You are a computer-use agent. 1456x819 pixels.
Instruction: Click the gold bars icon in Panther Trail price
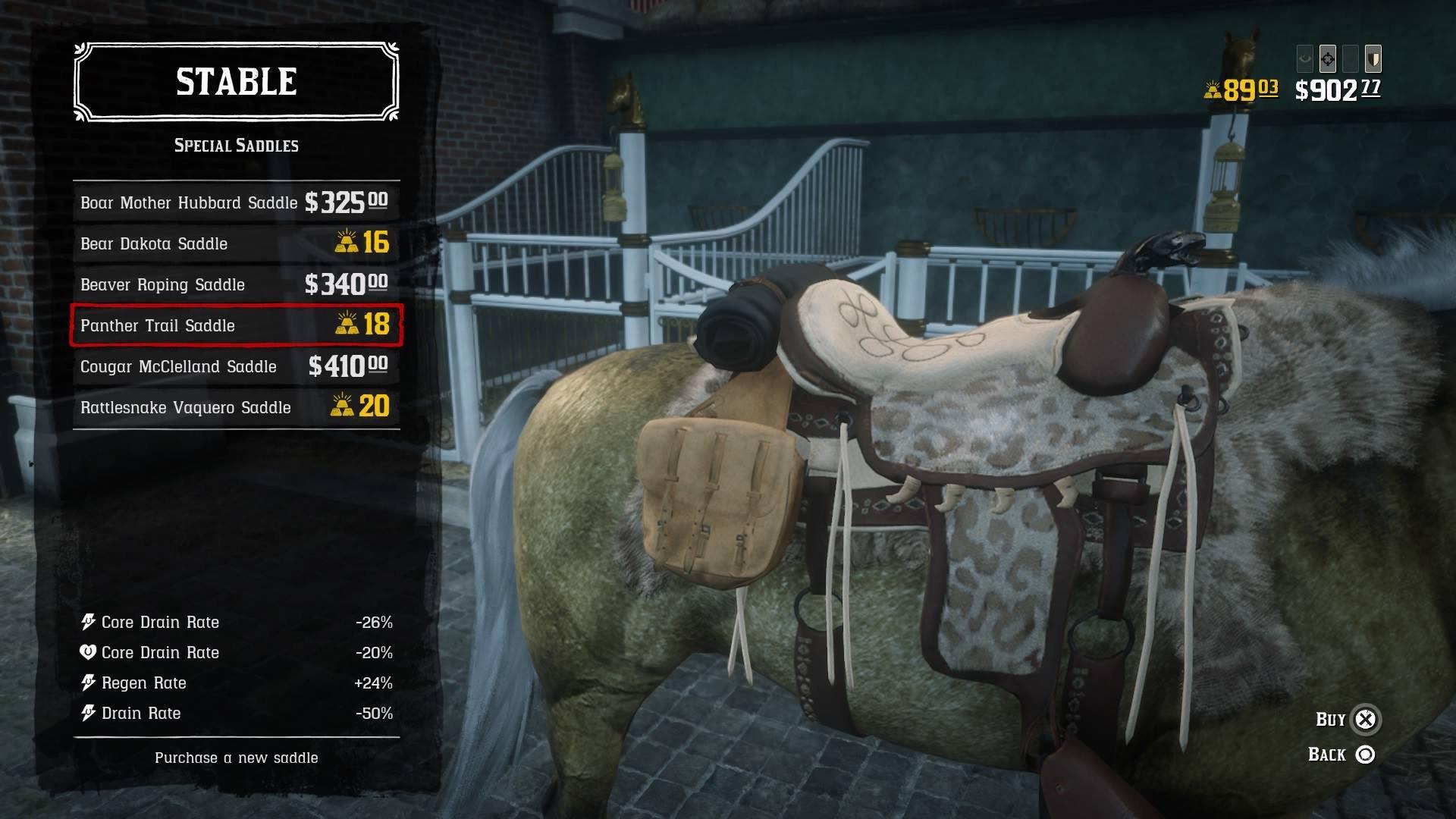[x=348, y=325]
